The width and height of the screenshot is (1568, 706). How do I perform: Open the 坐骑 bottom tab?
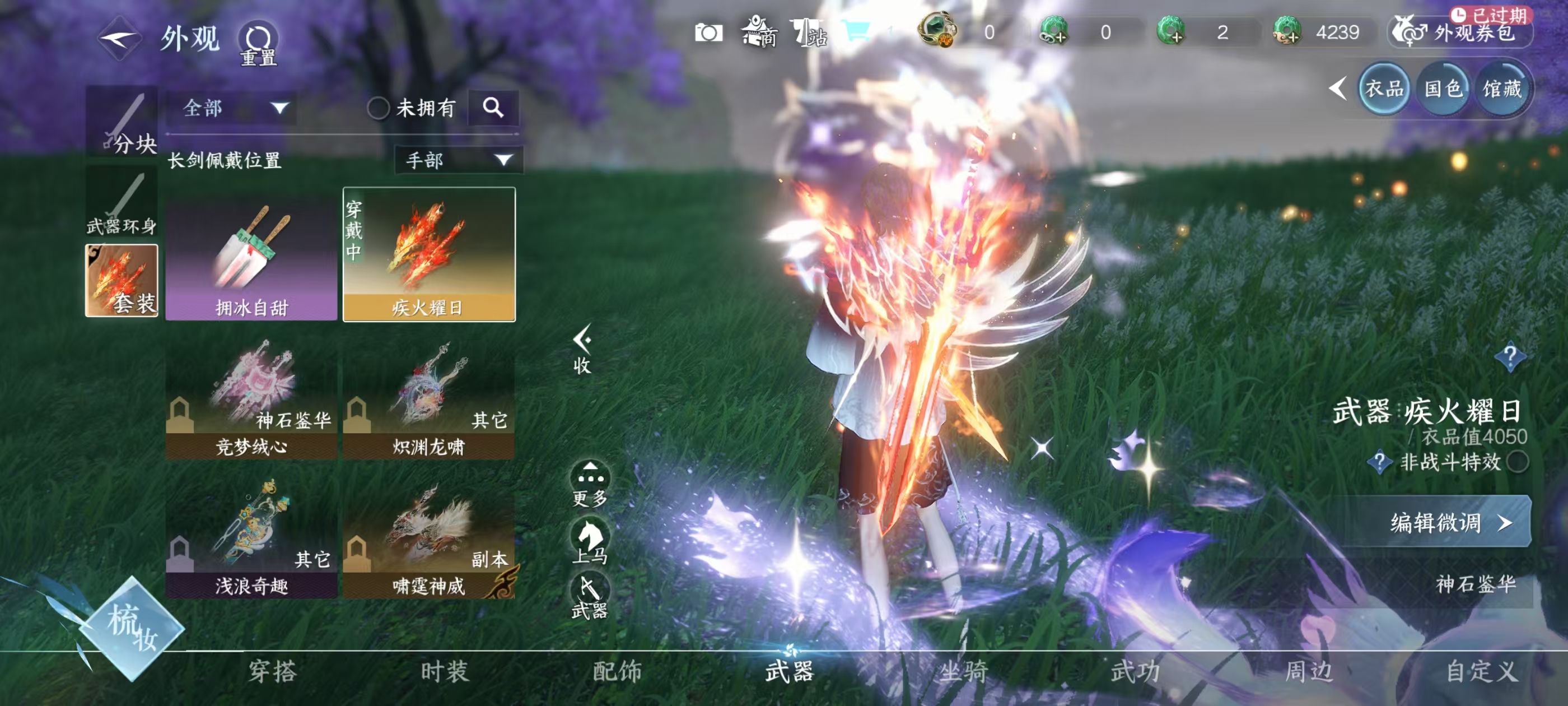(963, 671)
